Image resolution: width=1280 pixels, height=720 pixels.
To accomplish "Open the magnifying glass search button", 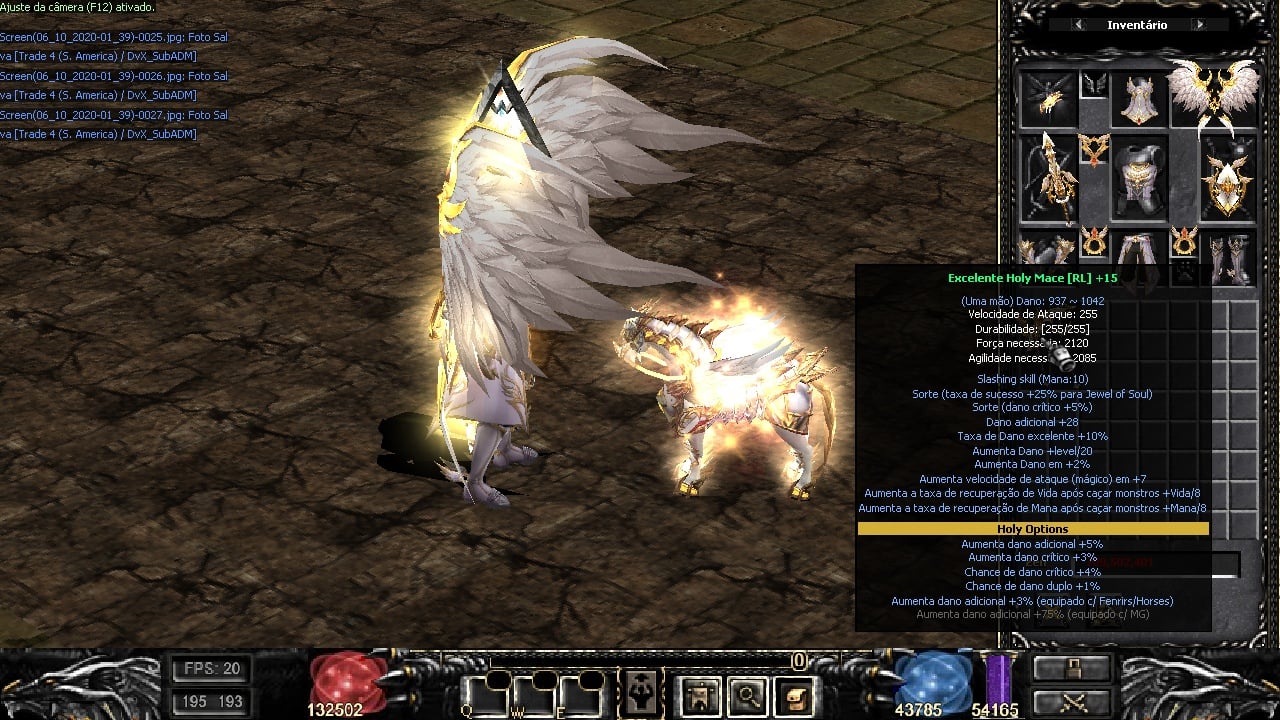I will [747, 694].
